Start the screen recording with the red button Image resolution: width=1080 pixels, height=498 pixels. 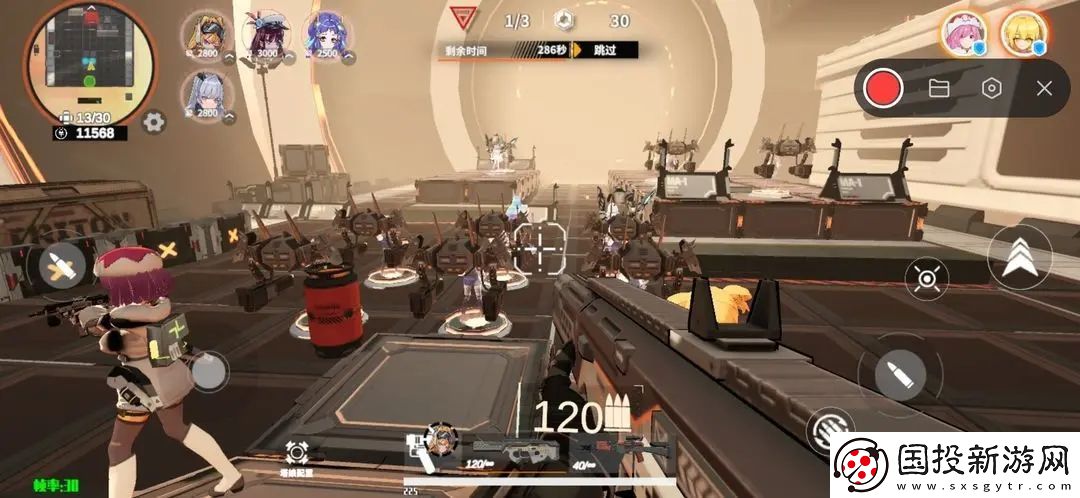tap(883, 88)
